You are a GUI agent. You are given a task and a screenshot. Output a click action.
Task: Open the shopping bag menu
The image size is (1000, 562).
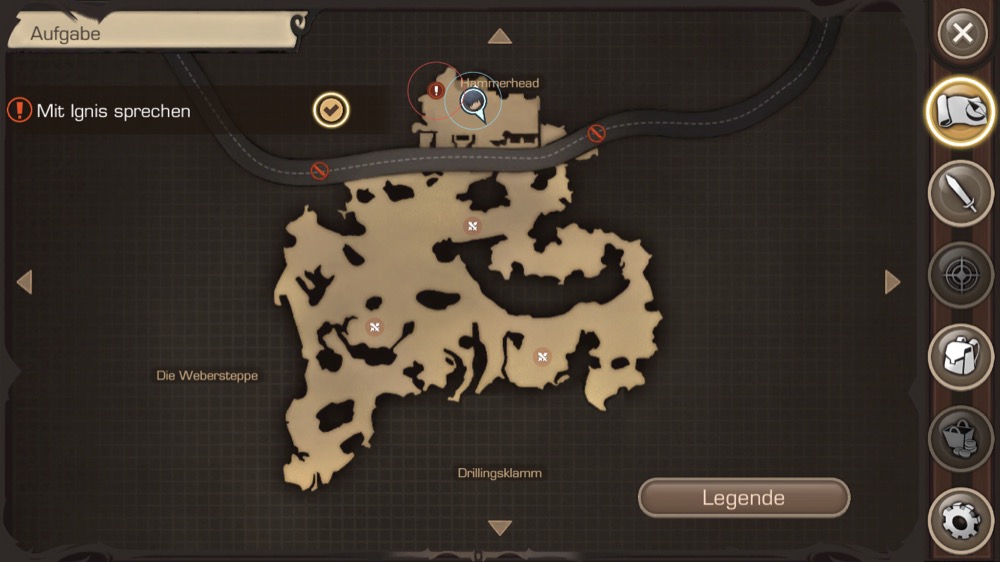pos(961,439)
